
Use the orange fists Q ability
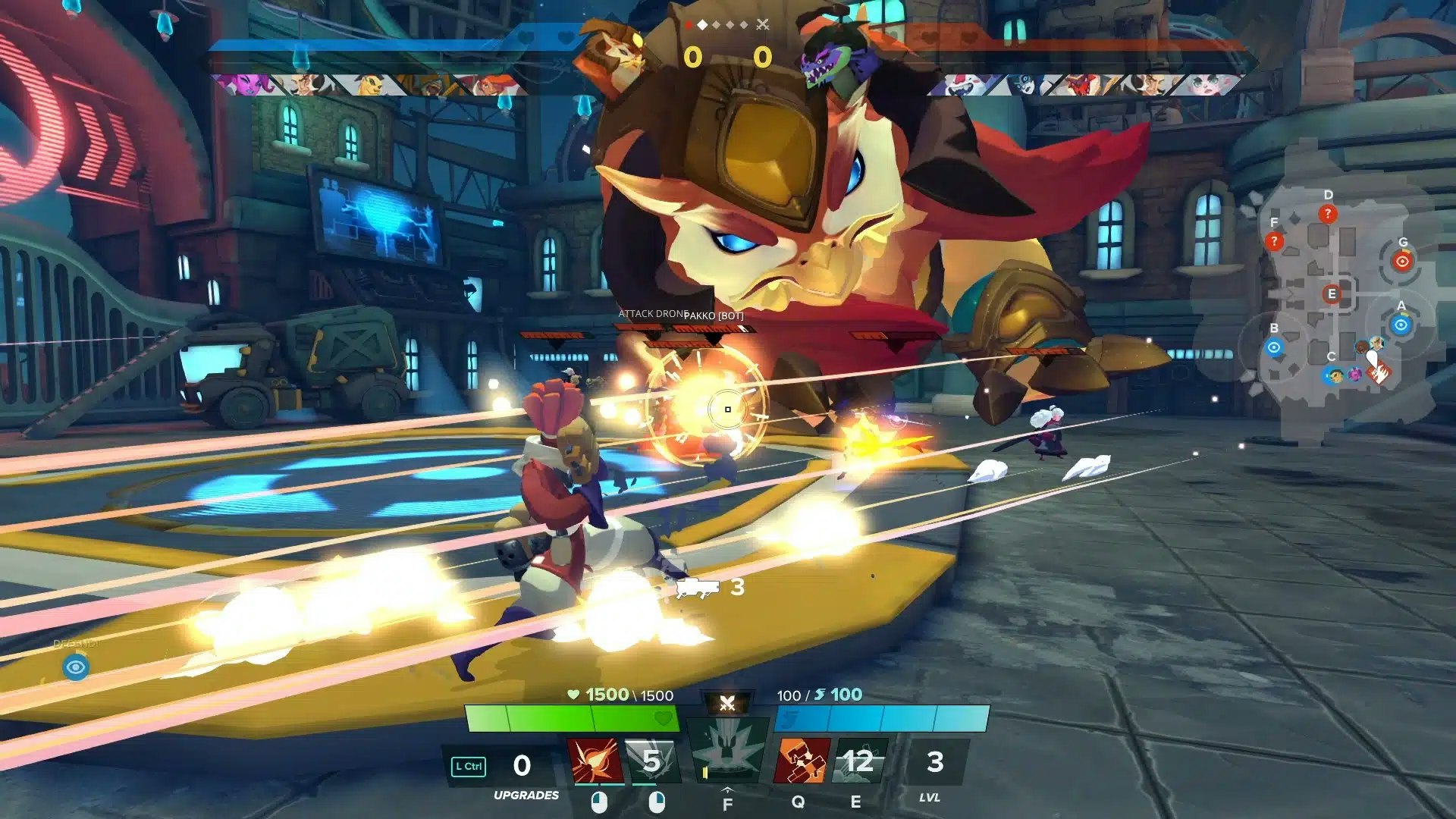[x=802, y=761]
